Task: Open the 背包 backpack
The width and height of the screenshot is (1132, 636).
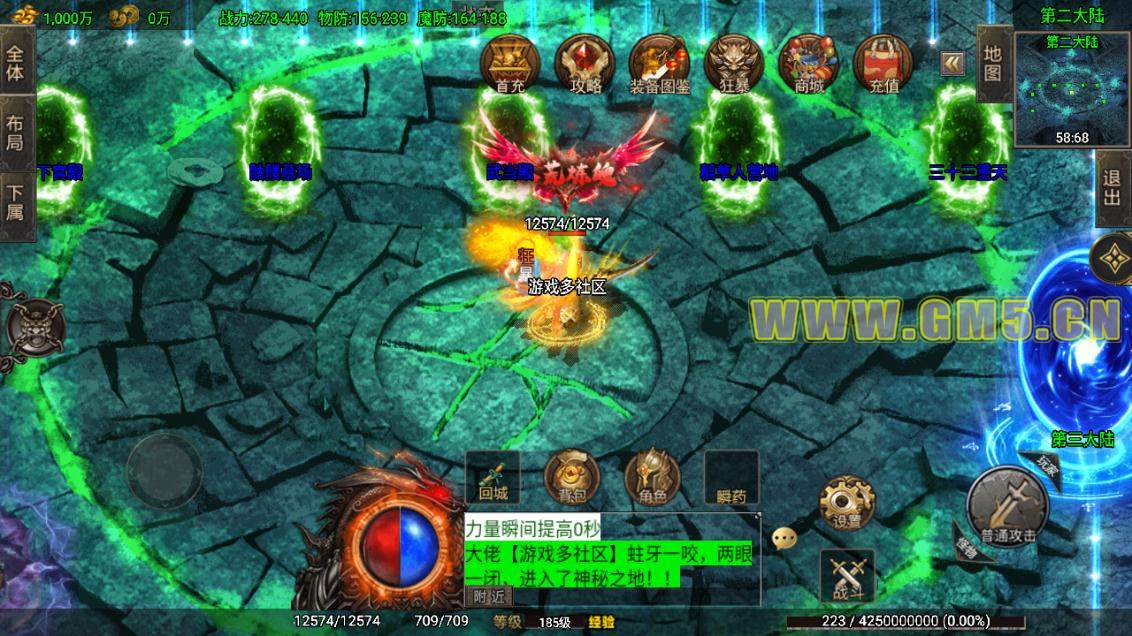Action: pyautogui.click(x=572, y=478)
